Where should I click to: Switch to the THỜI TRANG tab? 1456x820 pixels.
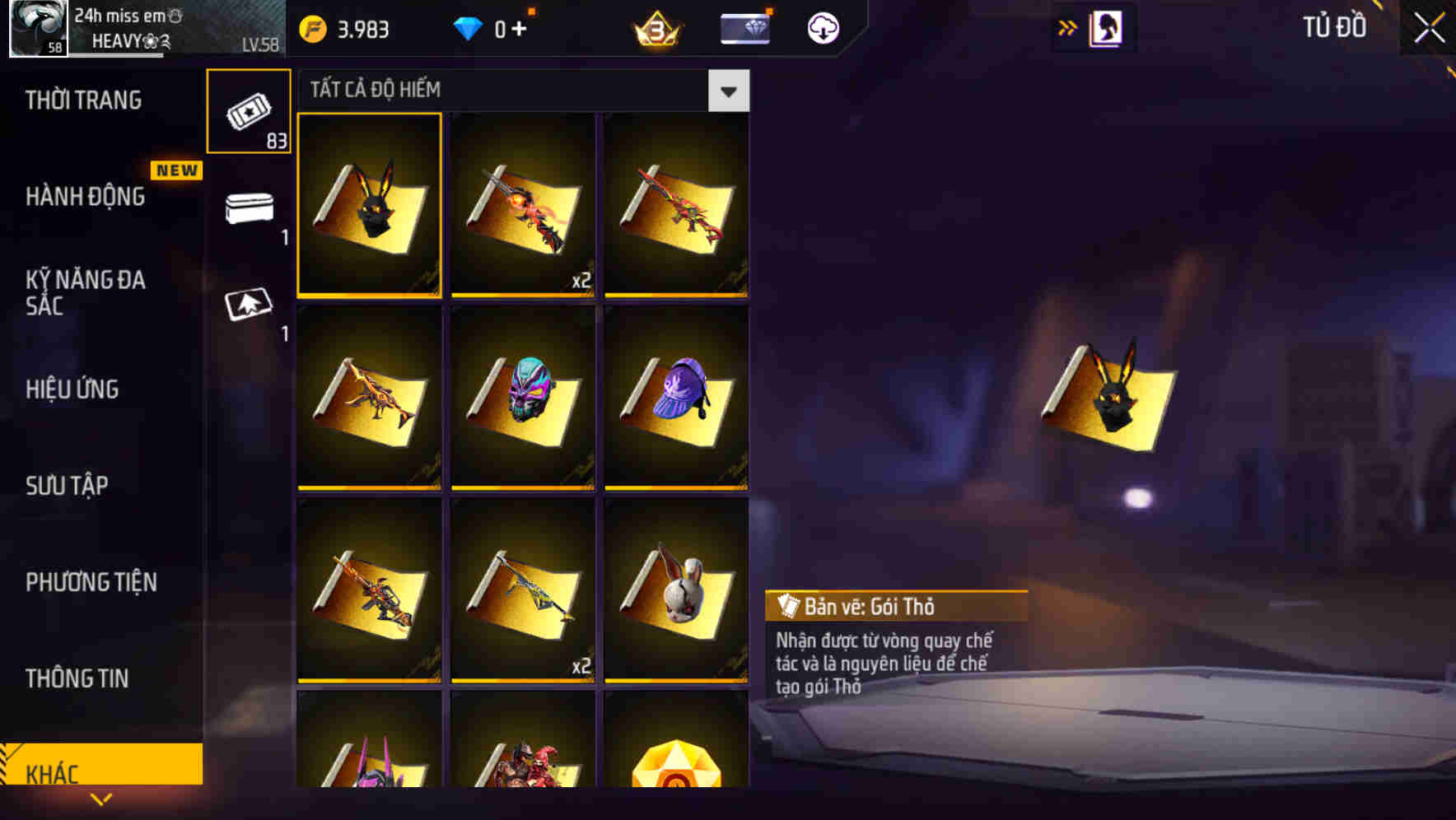85,99
